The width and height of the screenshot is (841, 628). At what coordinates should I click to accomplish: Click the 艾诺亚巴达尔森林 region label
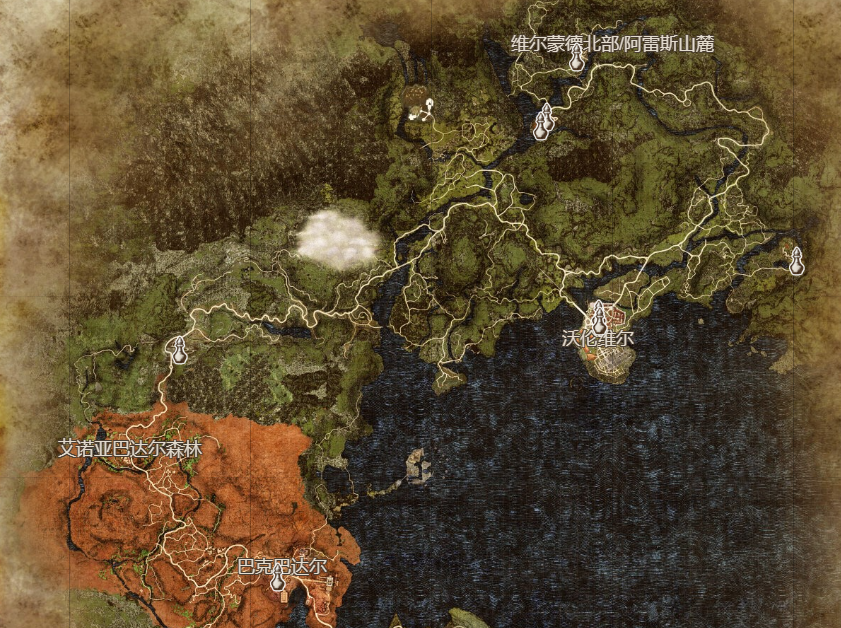130,449
